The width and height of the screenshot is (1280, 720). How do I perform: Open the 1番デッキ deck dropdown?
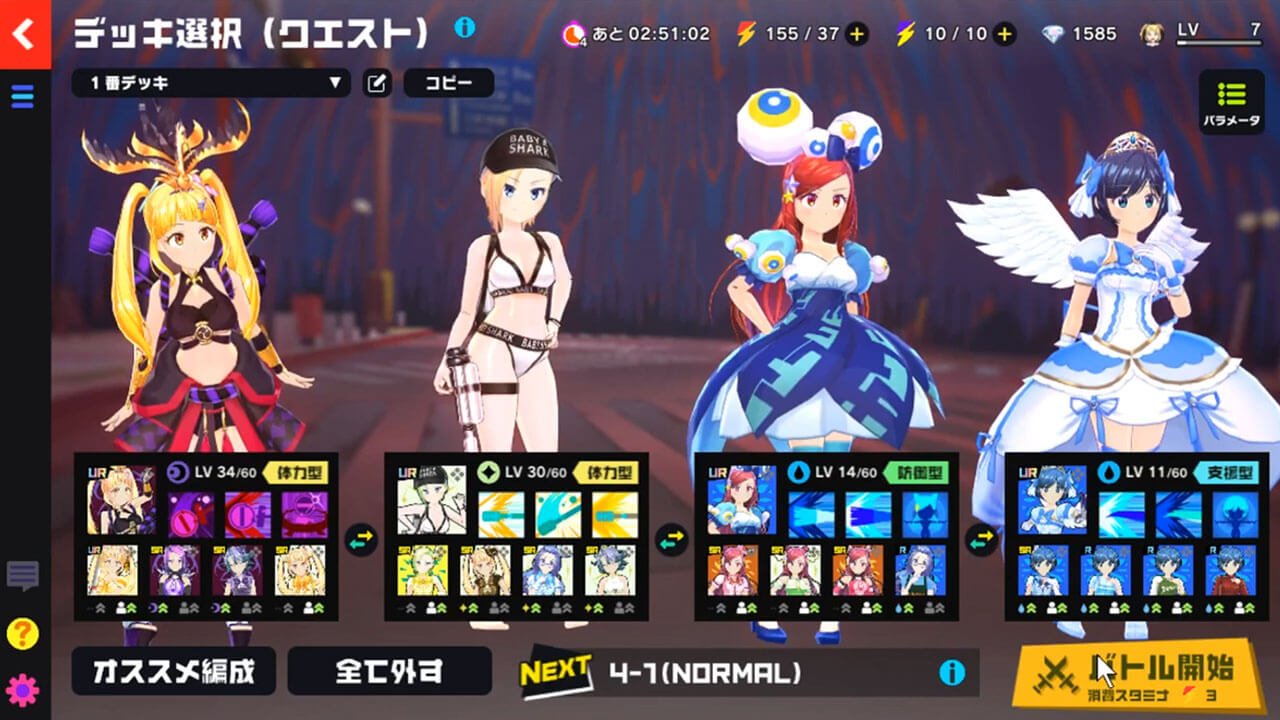click(x=210, y=83)
